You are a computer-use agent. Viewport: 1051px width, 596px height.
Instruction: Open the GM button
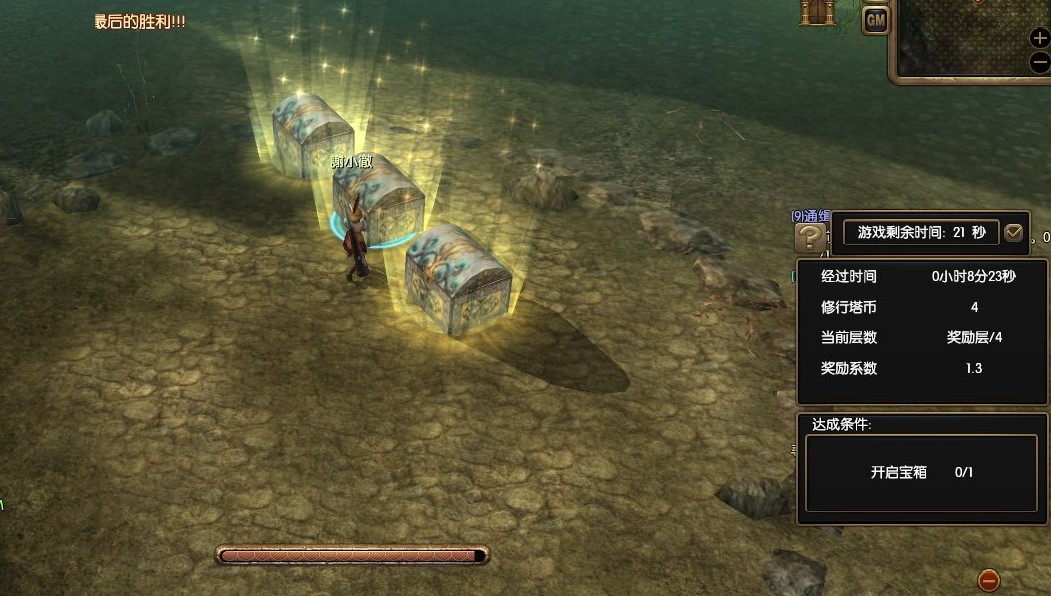point(876,19)
